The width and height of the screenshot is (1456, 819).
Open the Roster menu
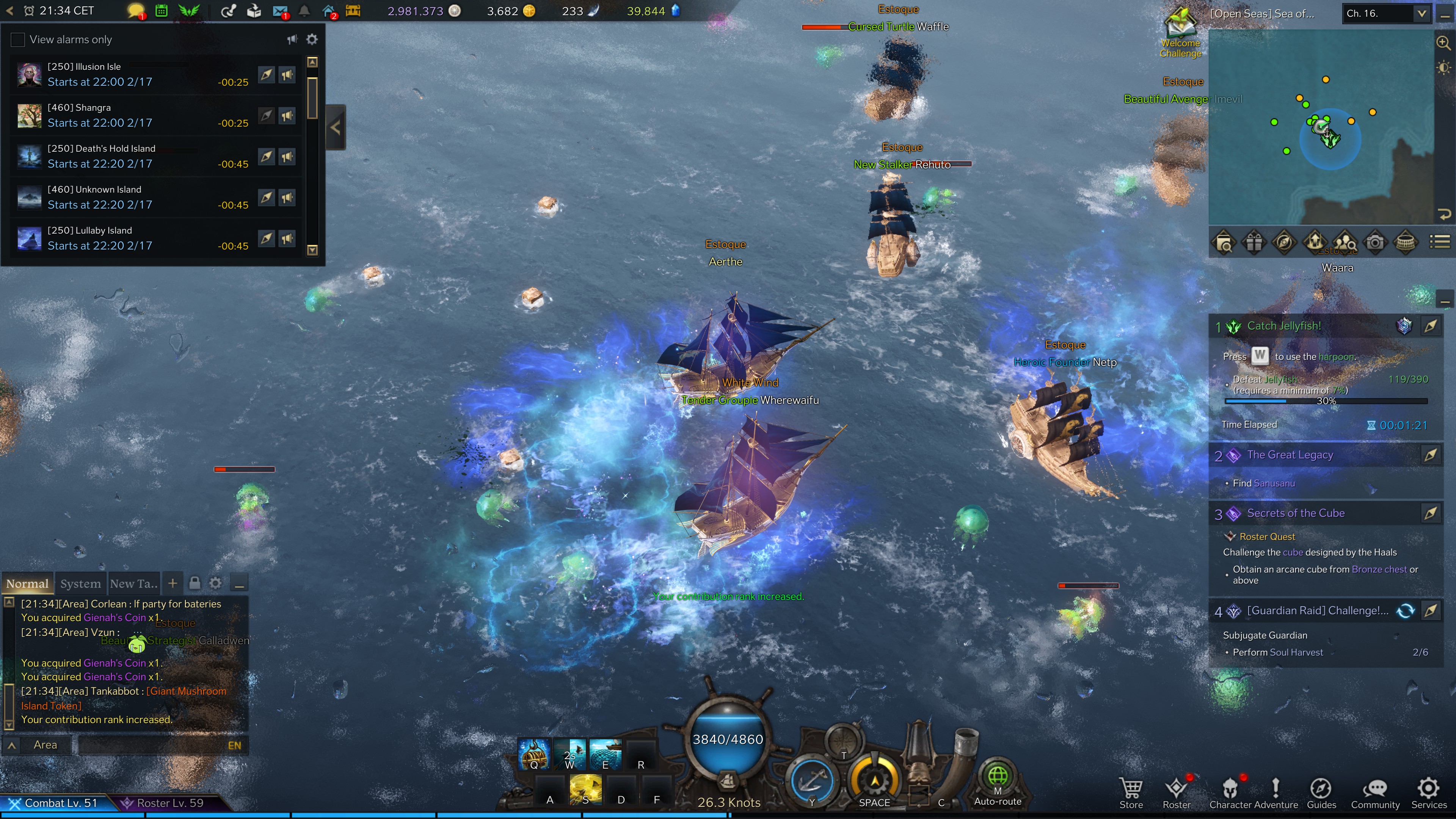click(1177, 792)
